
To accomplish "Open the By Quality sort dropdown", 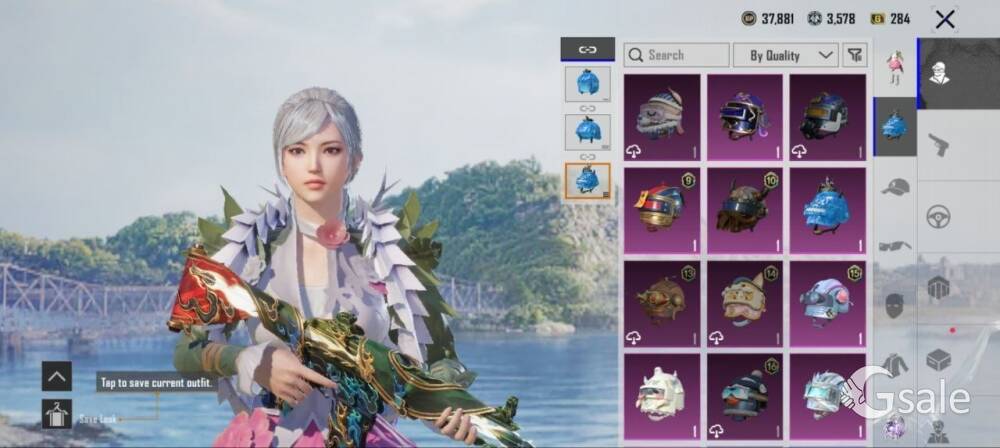I will 785,55.
